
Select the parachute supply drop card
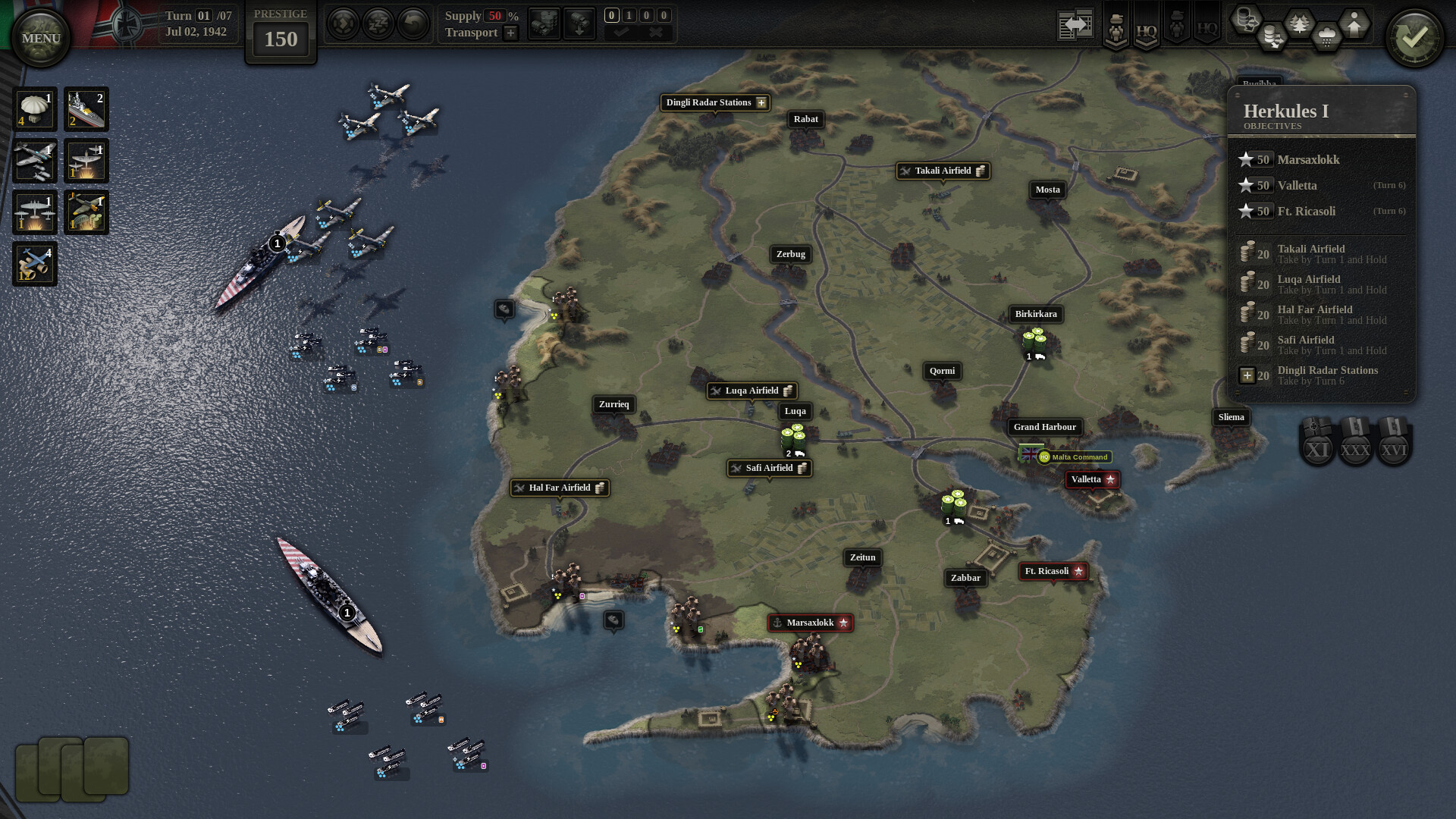coord(35,109)
